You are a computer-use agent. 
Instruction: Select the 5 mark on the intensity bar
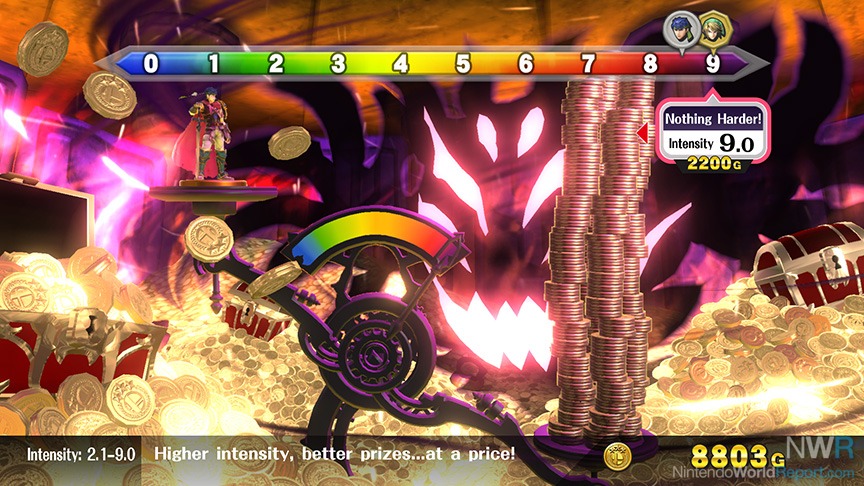coord(463,65)
